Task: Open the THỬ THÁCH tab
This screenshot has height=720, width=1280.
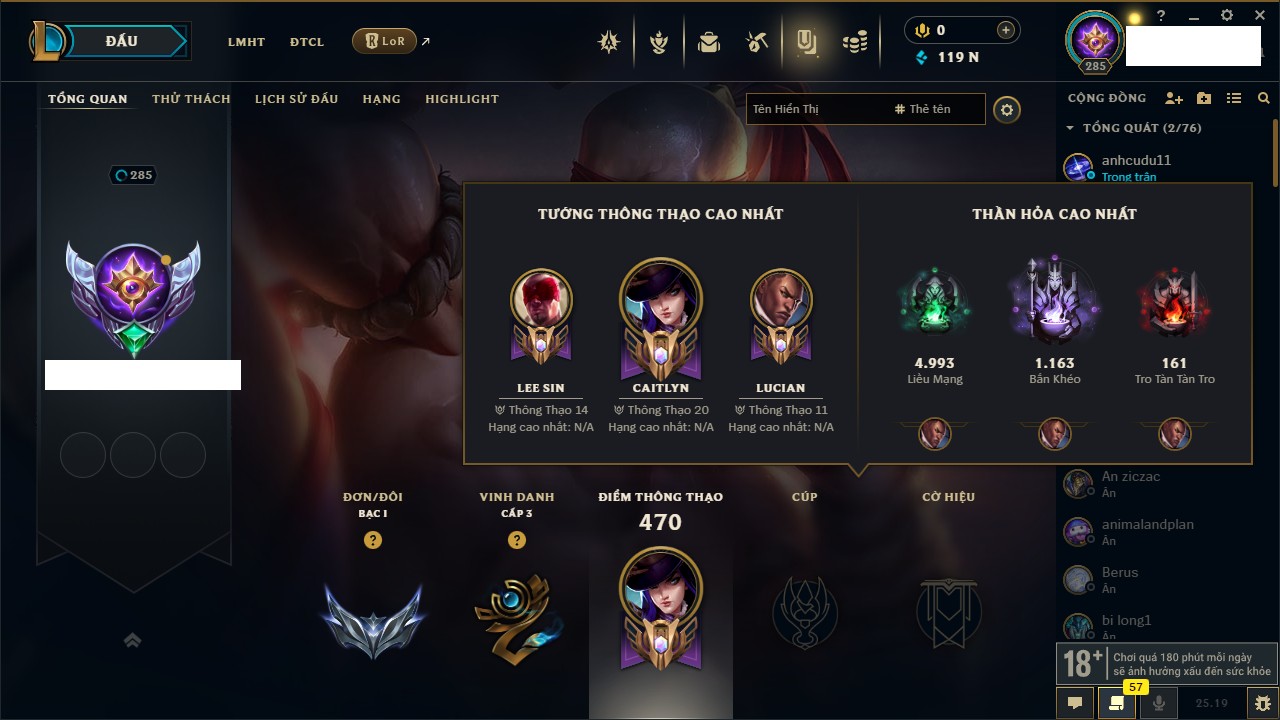Action: 191,99
